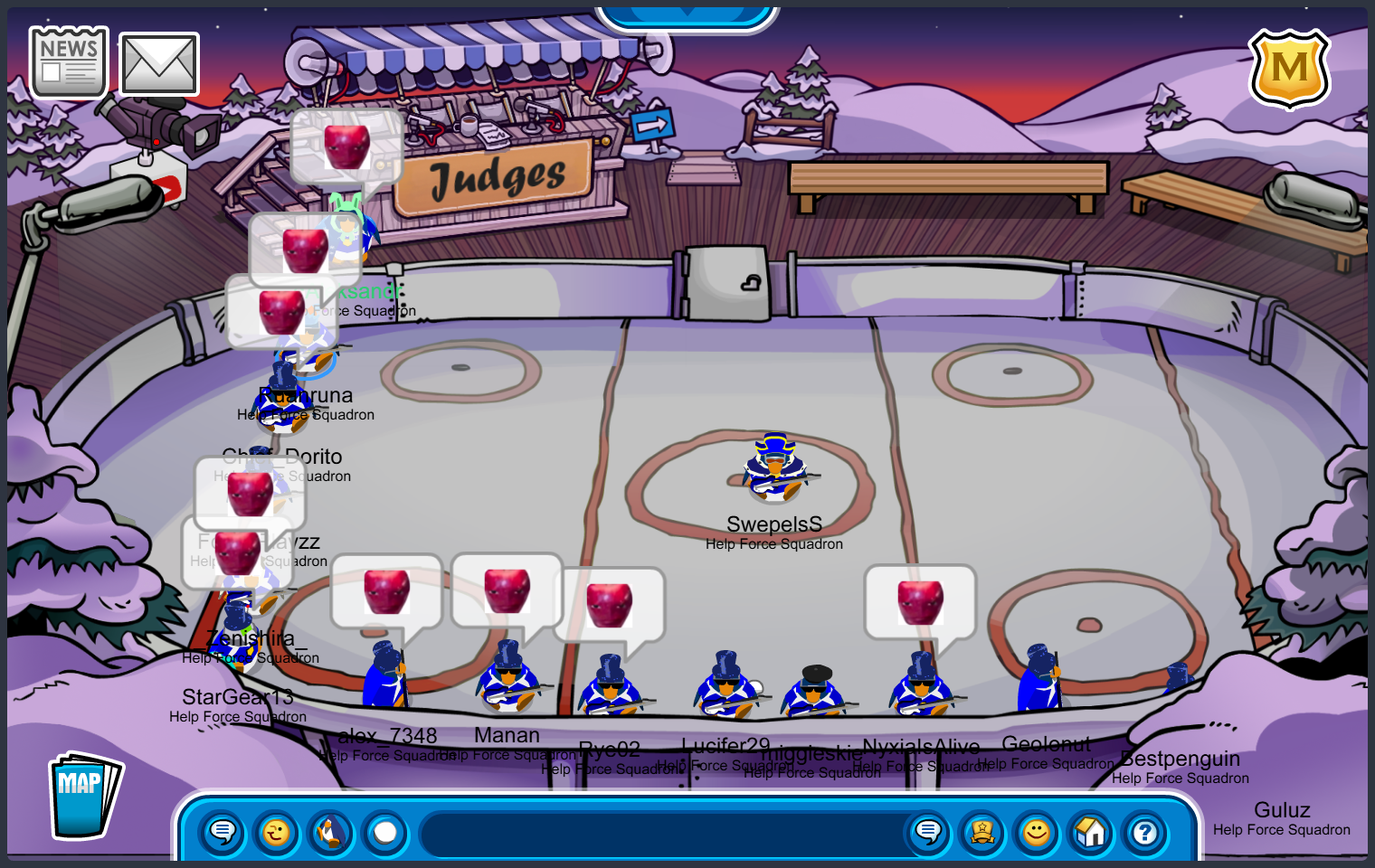Open the smiley face buddy list

[1037, 833]
